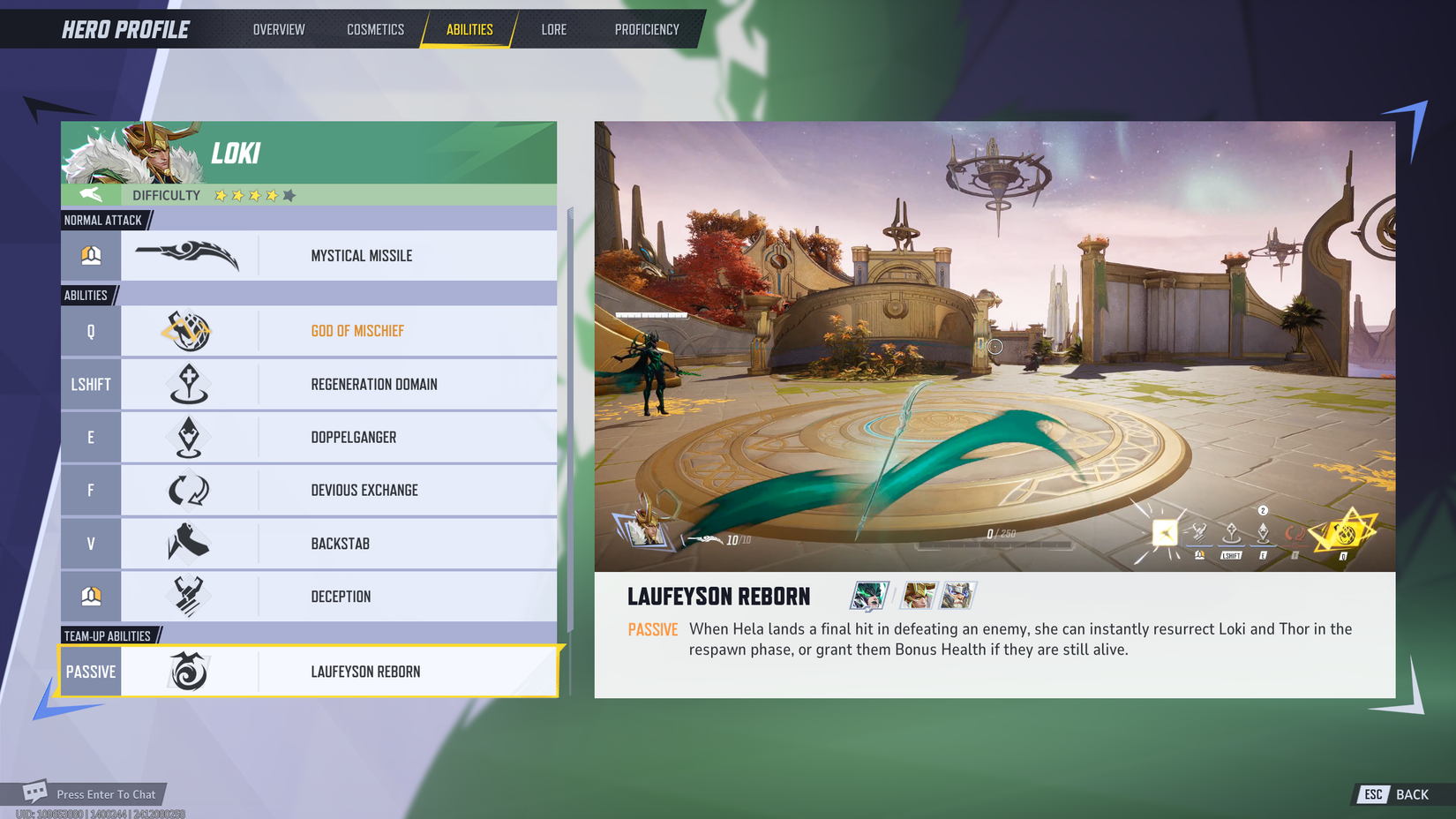Open the Proficiency tab
1456x819 pixels.
tap(647, 29)
